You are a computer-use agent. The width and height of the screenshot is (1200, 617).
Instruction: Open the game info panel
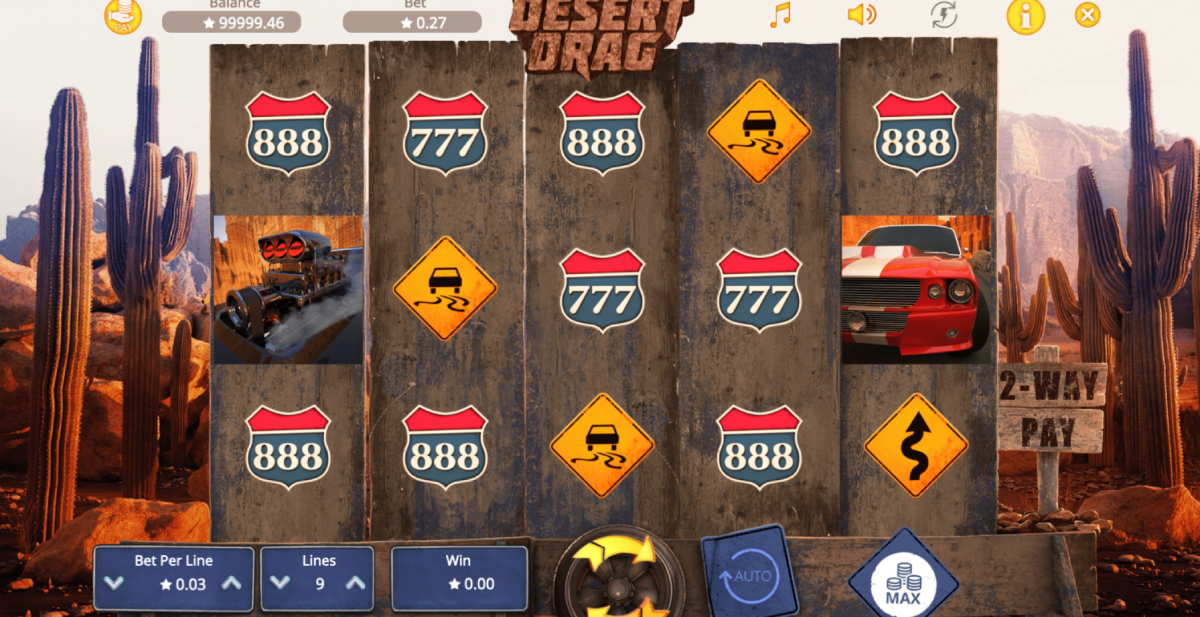click(1025, 15)
